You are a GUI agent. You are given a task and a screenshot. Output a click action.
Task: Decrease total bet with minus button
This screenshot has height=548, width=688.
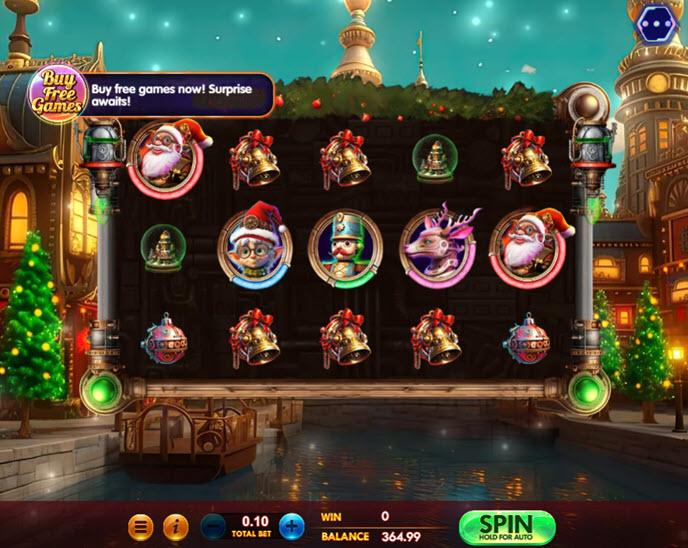[x=214, y=526]
